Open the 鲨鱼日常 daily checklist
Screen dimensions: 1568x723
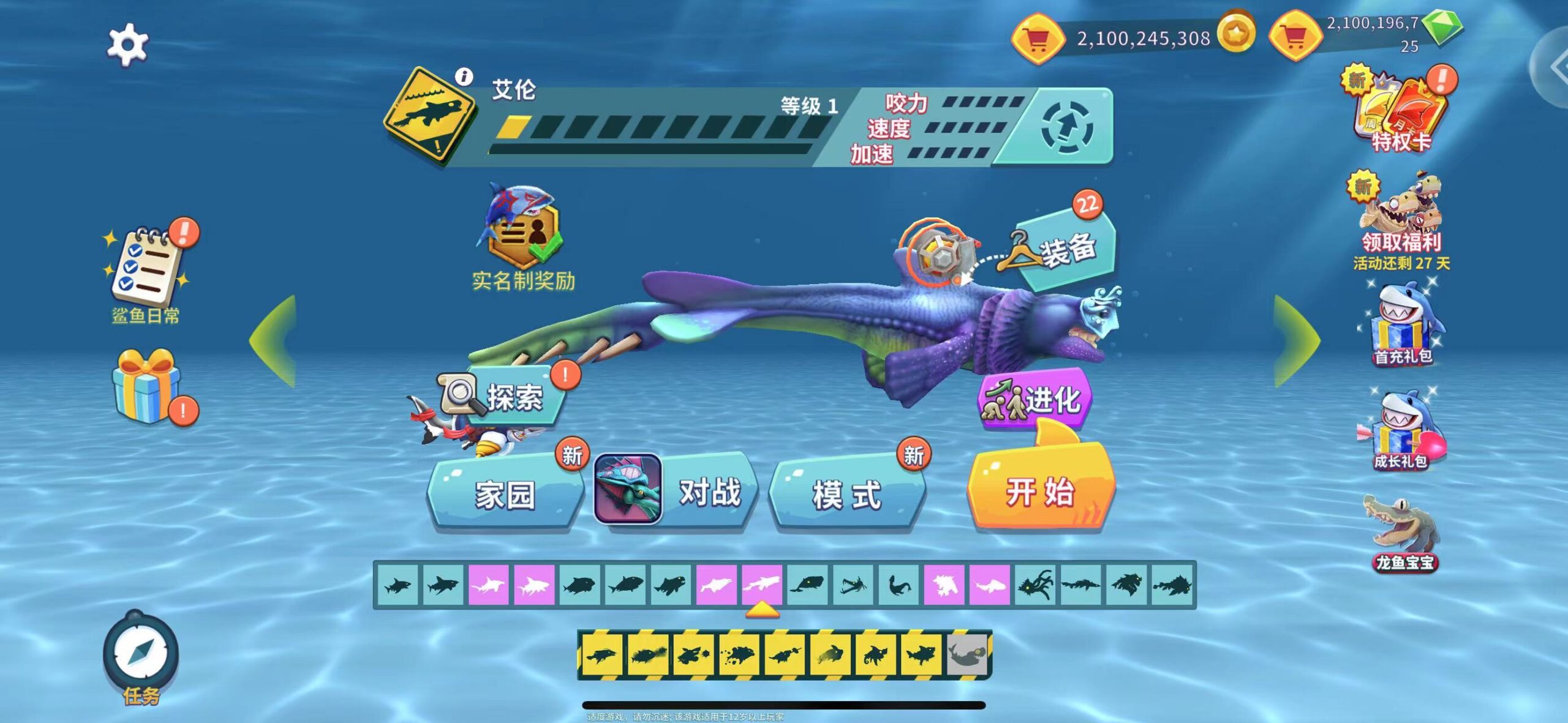(x=146, y=273)
